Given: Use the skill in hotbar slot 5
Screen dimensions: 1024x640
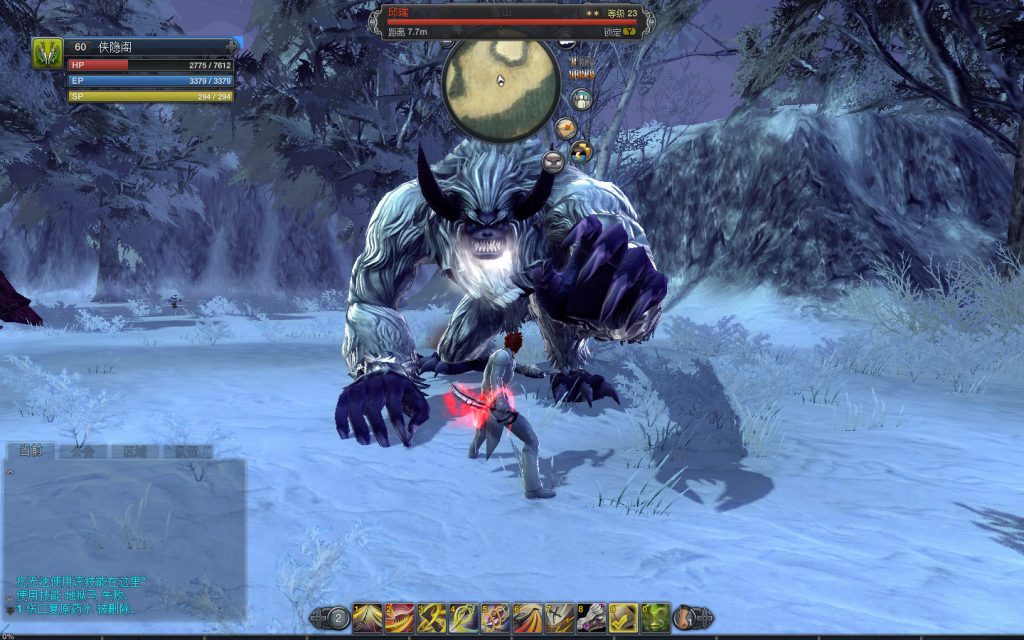Looking at the screenshot, I should tap(495, 617).
